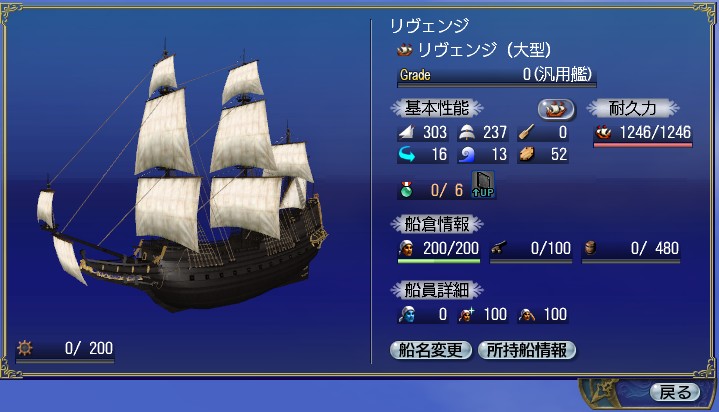Go back with the 戻る button
Viewport: 719px width, 412px height.
(673, 391)
